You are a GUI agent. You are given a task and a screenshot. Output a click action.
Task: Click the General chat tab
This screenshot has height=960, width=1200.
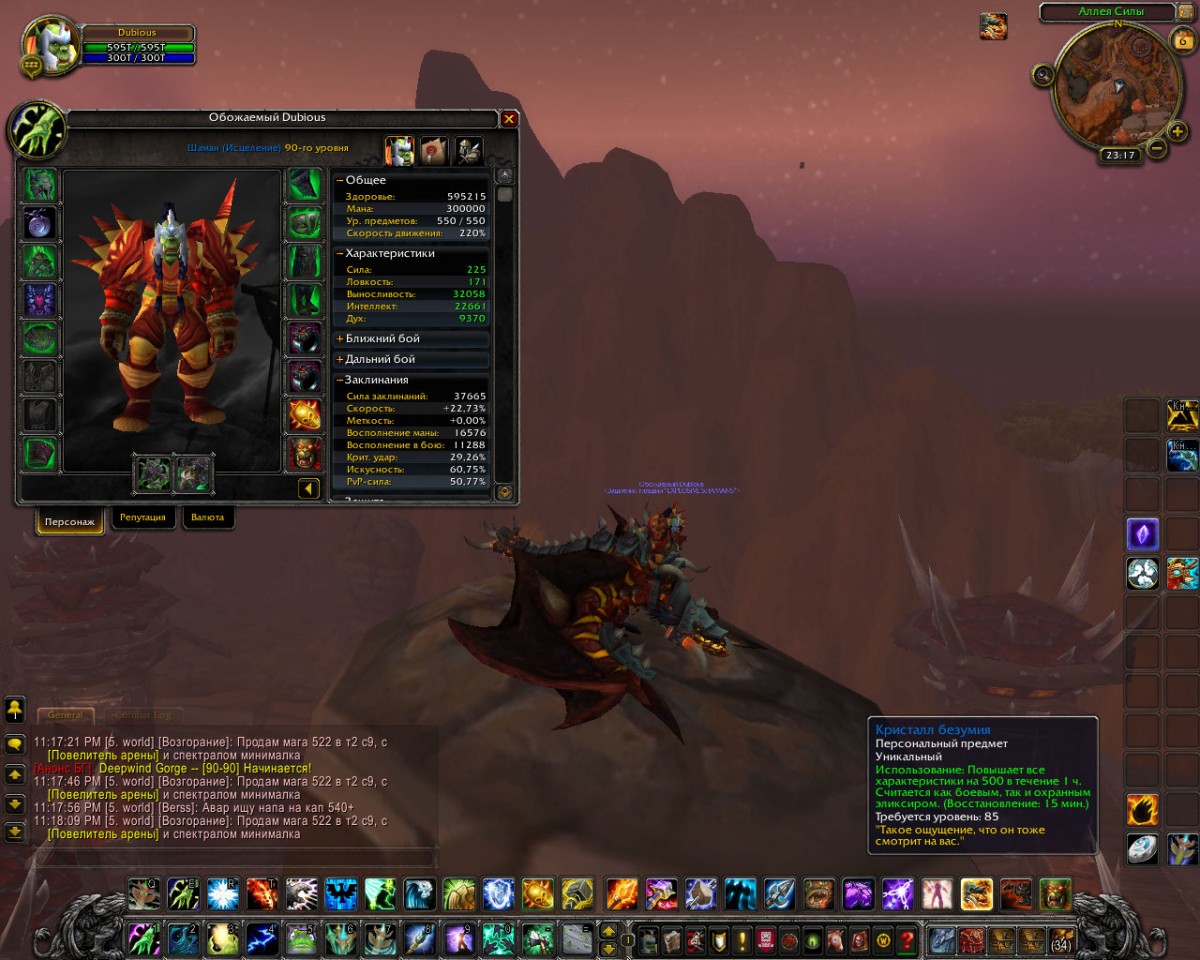(x=65, y=715)
